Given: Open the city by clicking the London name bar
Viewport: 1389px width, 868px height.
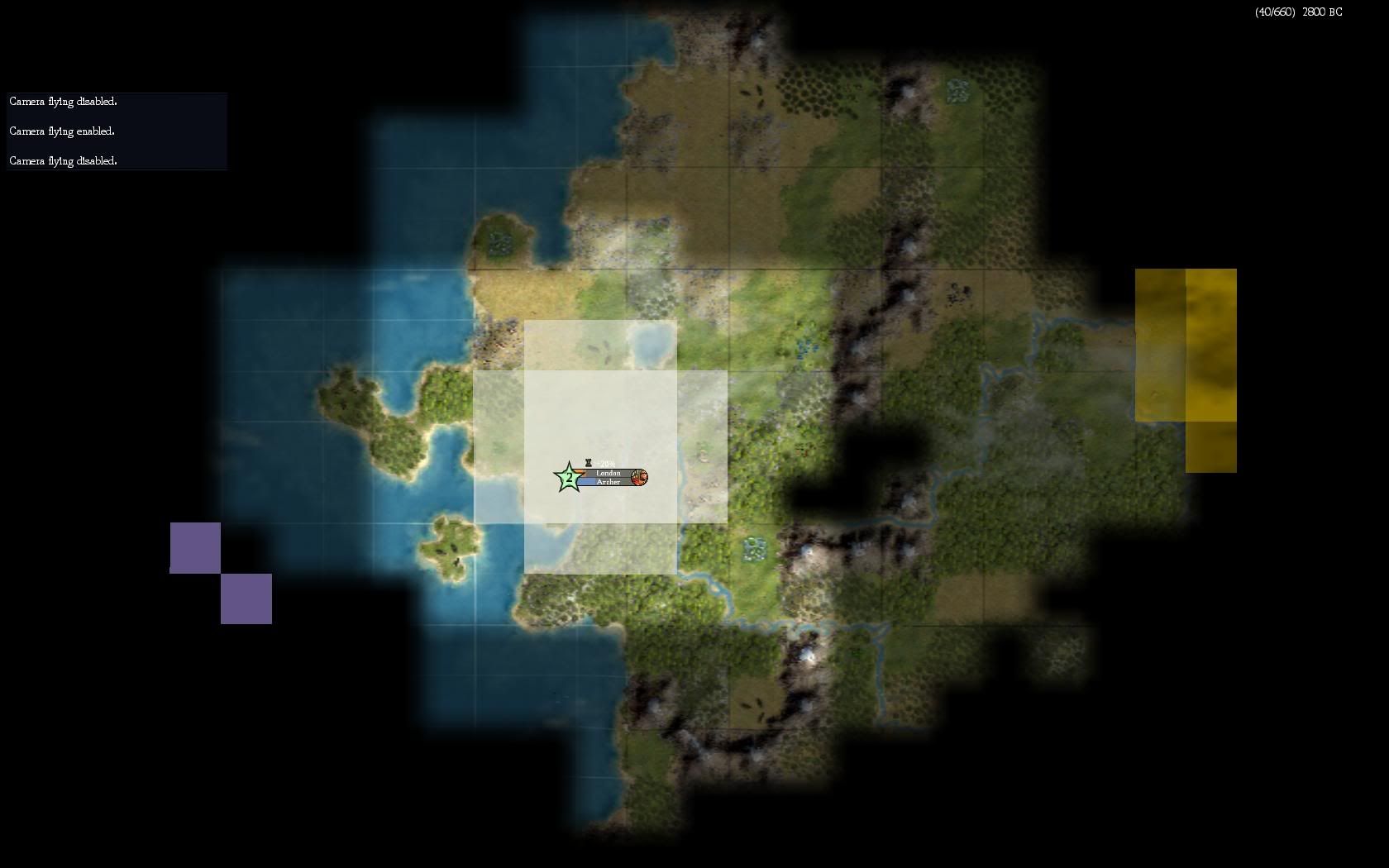Looking at the screenshot, I should click(609, 473).
